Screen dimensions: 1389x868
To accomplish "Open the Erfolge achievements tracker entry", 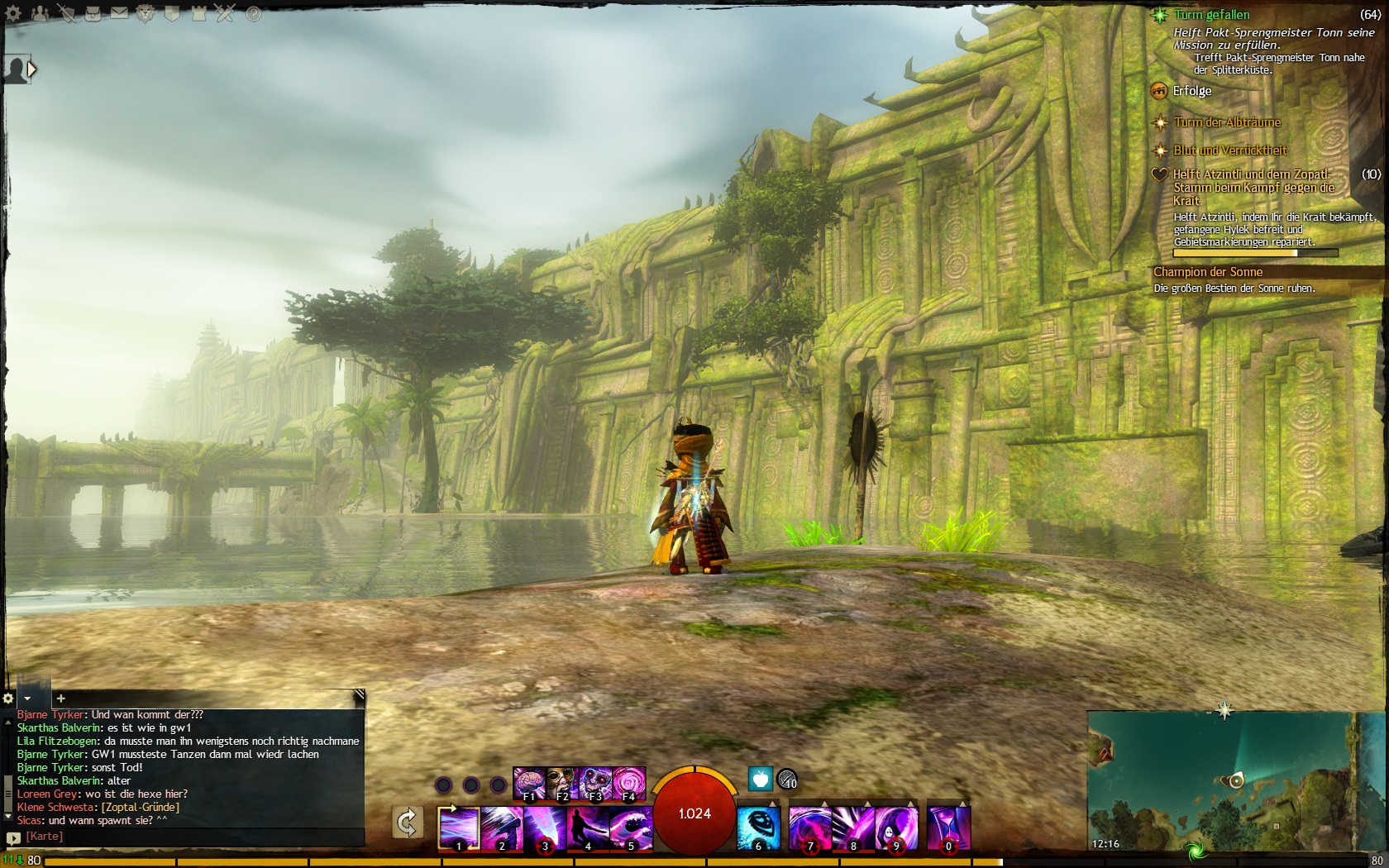I will (1191, 91).
